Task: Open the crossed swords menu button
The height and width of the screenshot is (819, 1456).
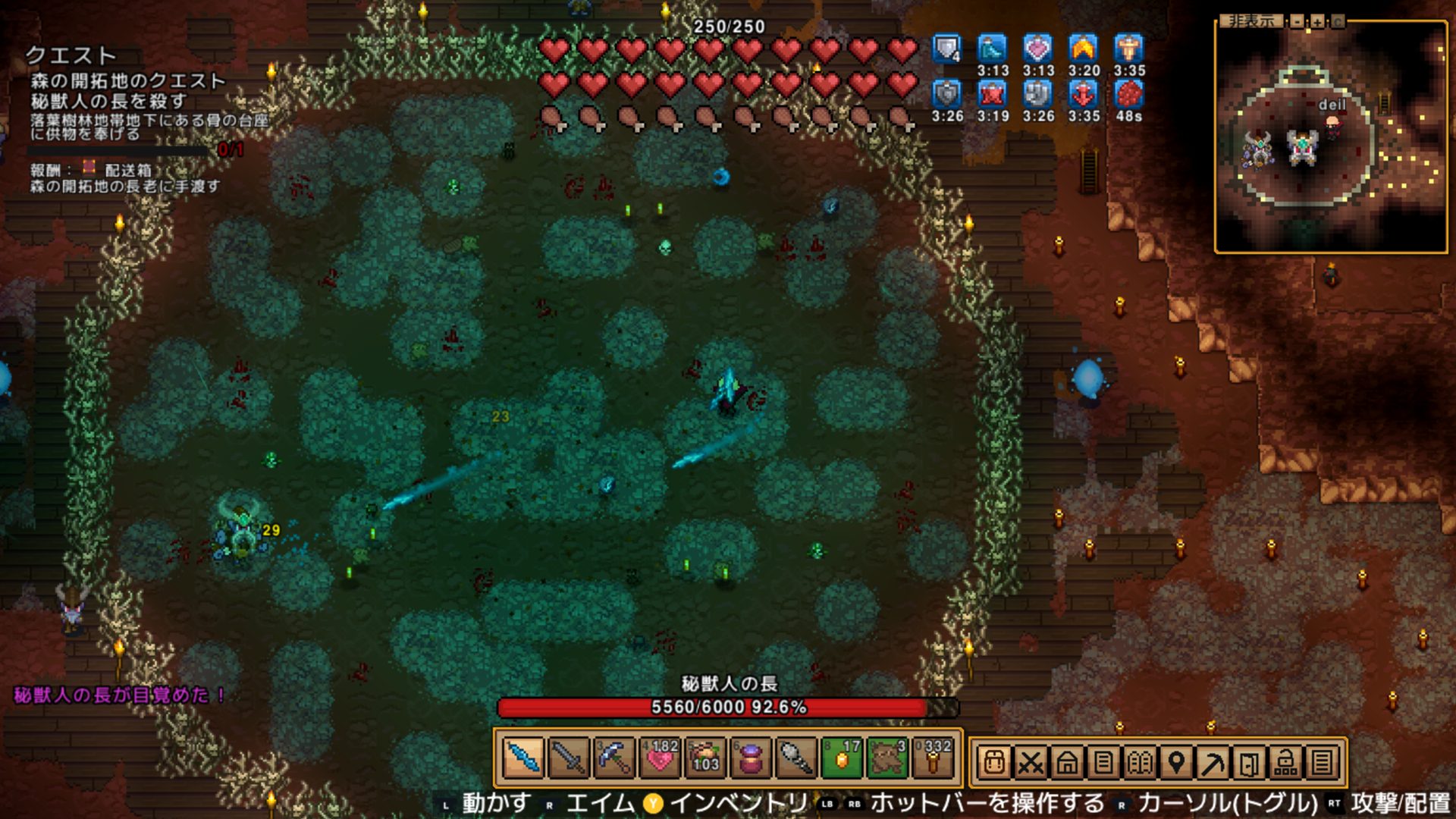Action: pyautogui.click(x=1031, y=762)
